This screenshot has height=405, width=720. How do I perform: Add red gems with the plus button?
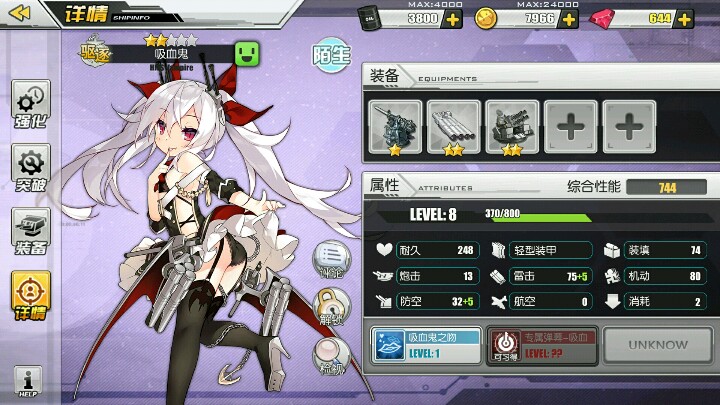click(686, 19)
